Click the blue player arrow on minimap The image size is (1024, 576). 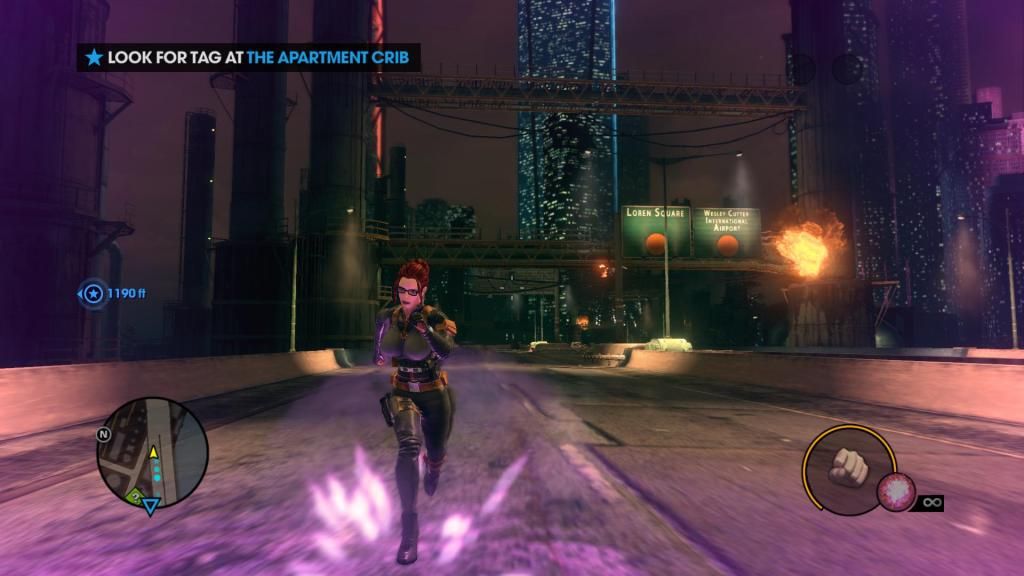coord(150,506)
